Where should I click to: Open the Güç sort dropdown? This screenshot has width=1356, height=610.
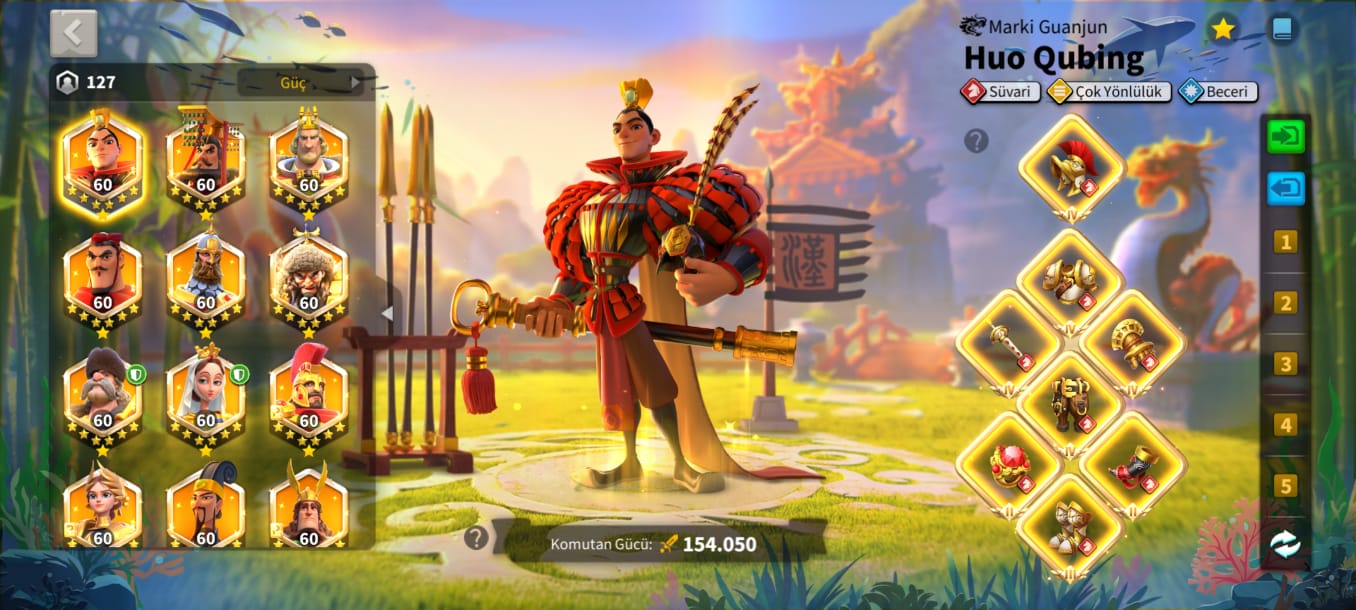pos(301,82)
